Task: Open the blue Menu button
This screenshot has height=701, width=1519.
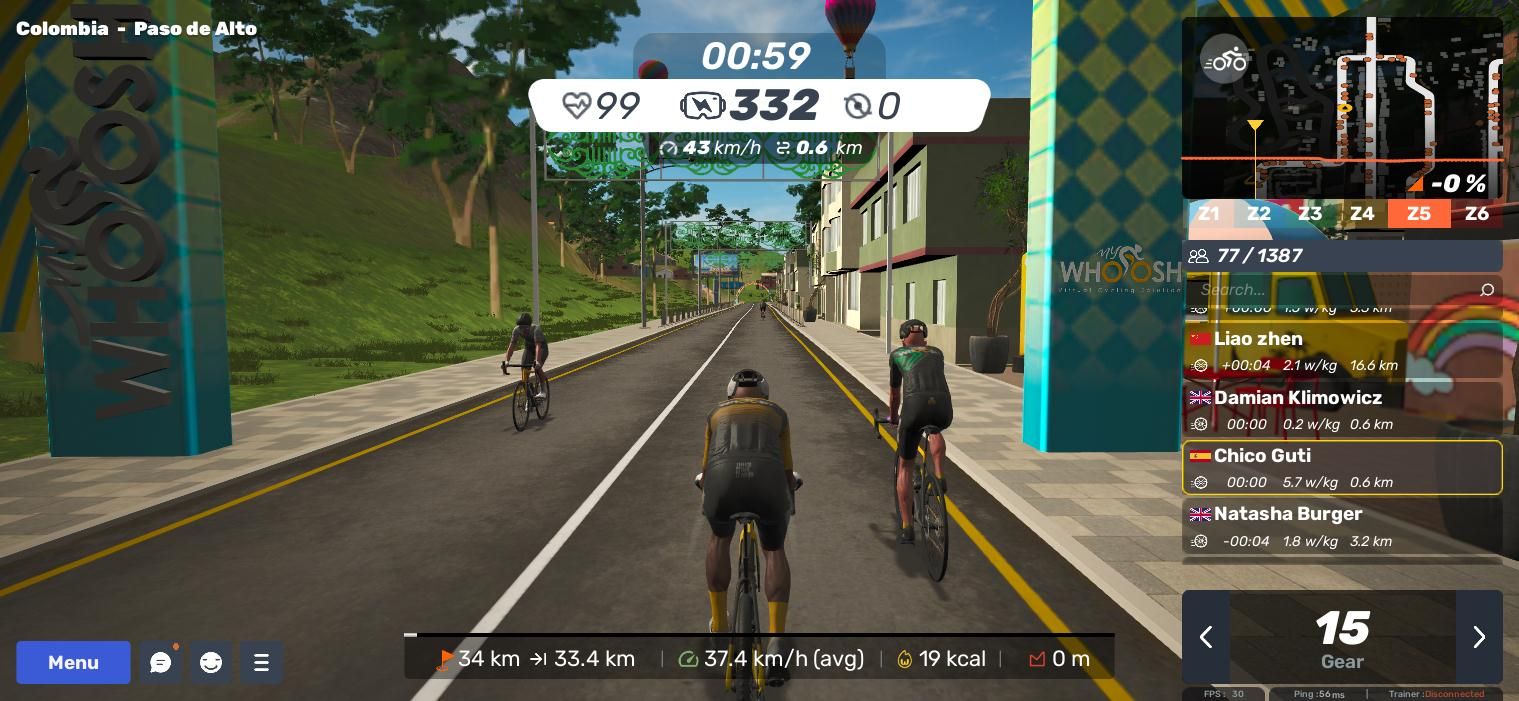Action: (73, 662)
